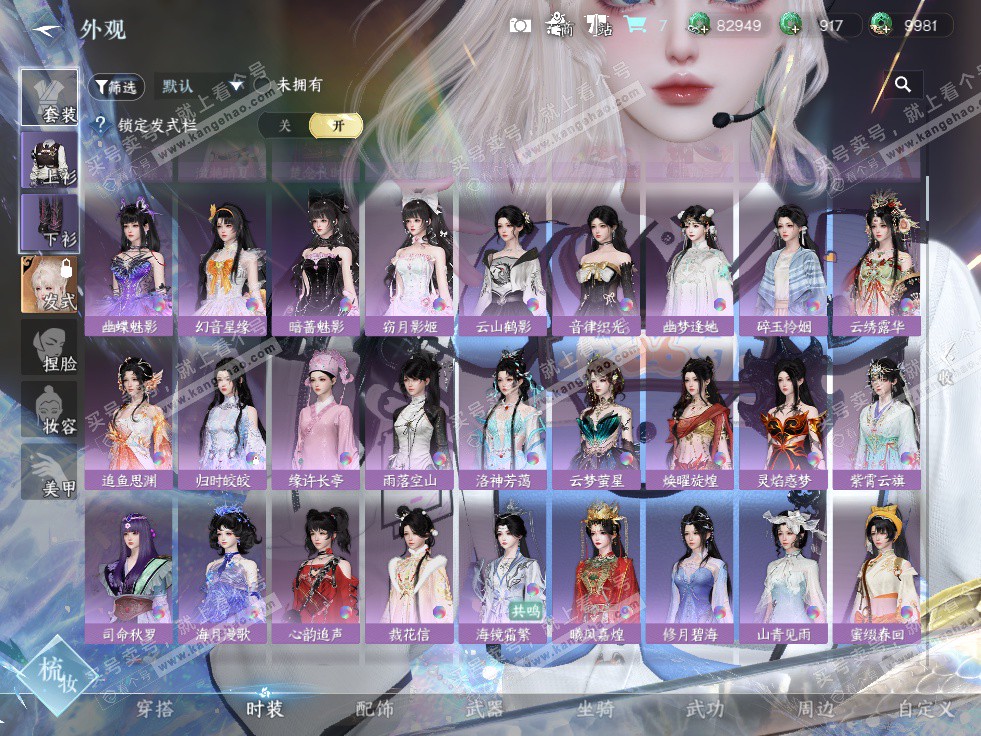Select the 套装 category
The width and height of the screenshot is (981, 736).
(49, 97)
